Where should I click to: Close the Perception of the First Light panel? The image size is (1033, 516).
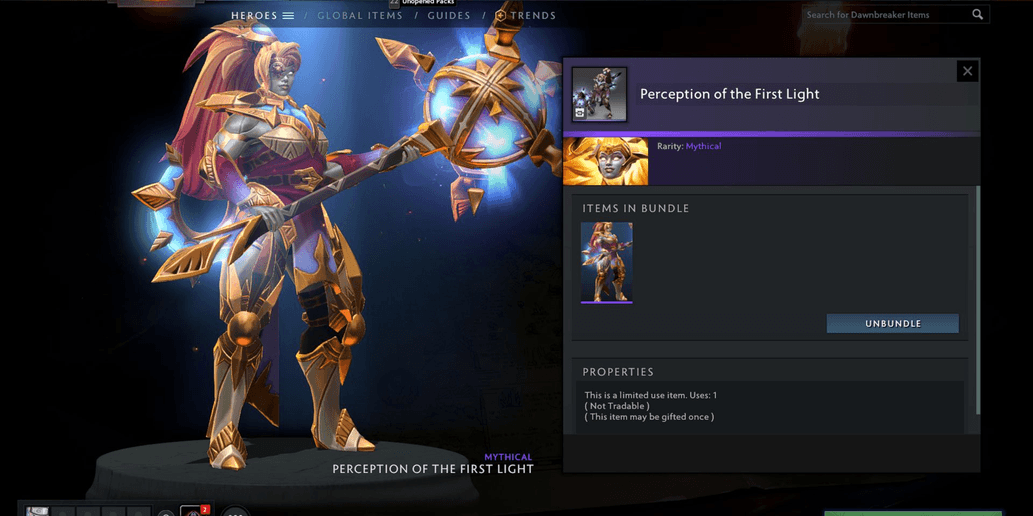(967, 71)
